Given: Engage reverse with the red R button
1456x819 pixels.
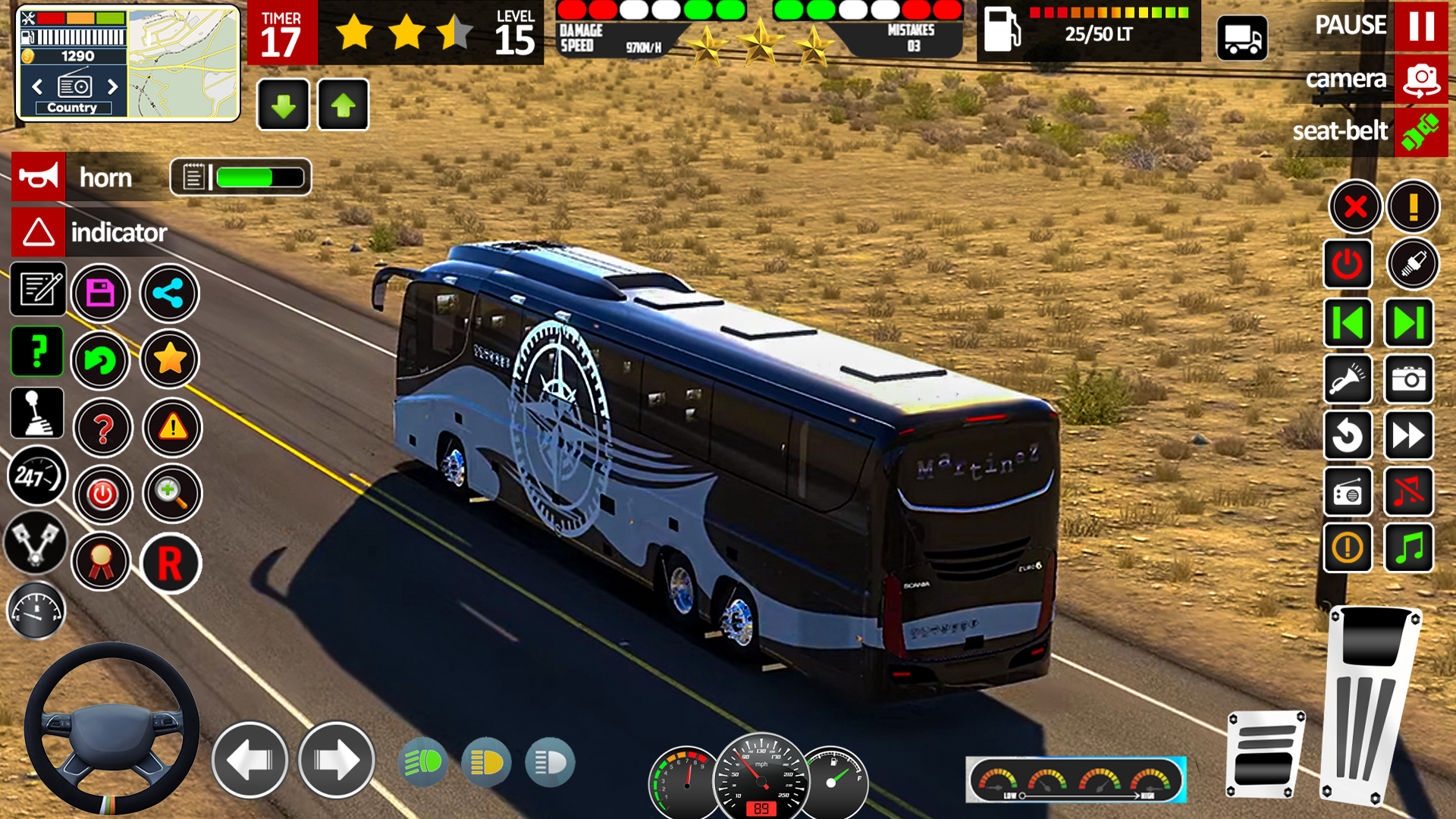Looking at the screenshot, I should tap(170, 563).
